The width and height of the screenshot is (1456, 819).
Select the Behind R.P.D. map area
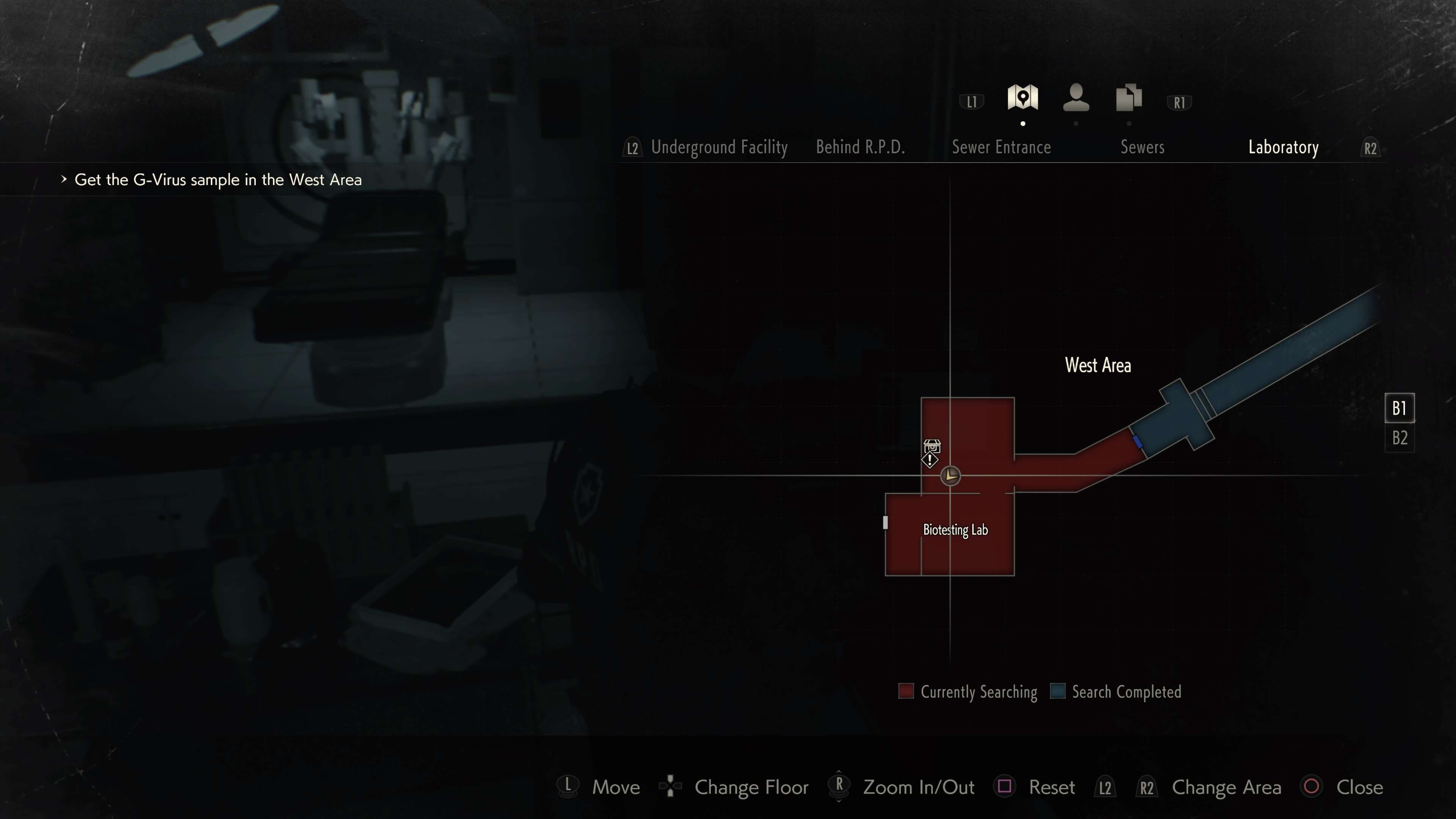860,147
